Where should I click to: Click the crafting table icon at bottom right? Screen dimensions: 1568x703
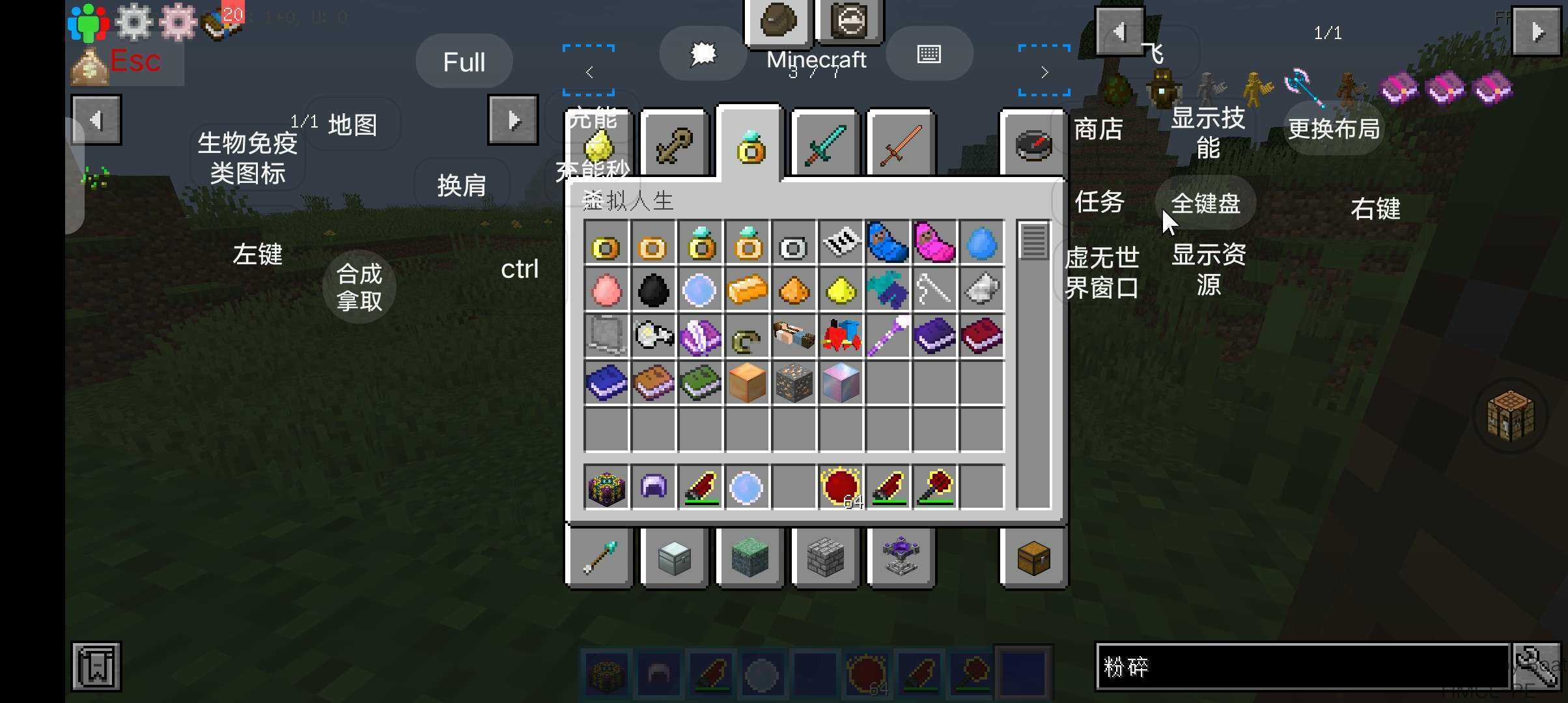pos(1509,417)
